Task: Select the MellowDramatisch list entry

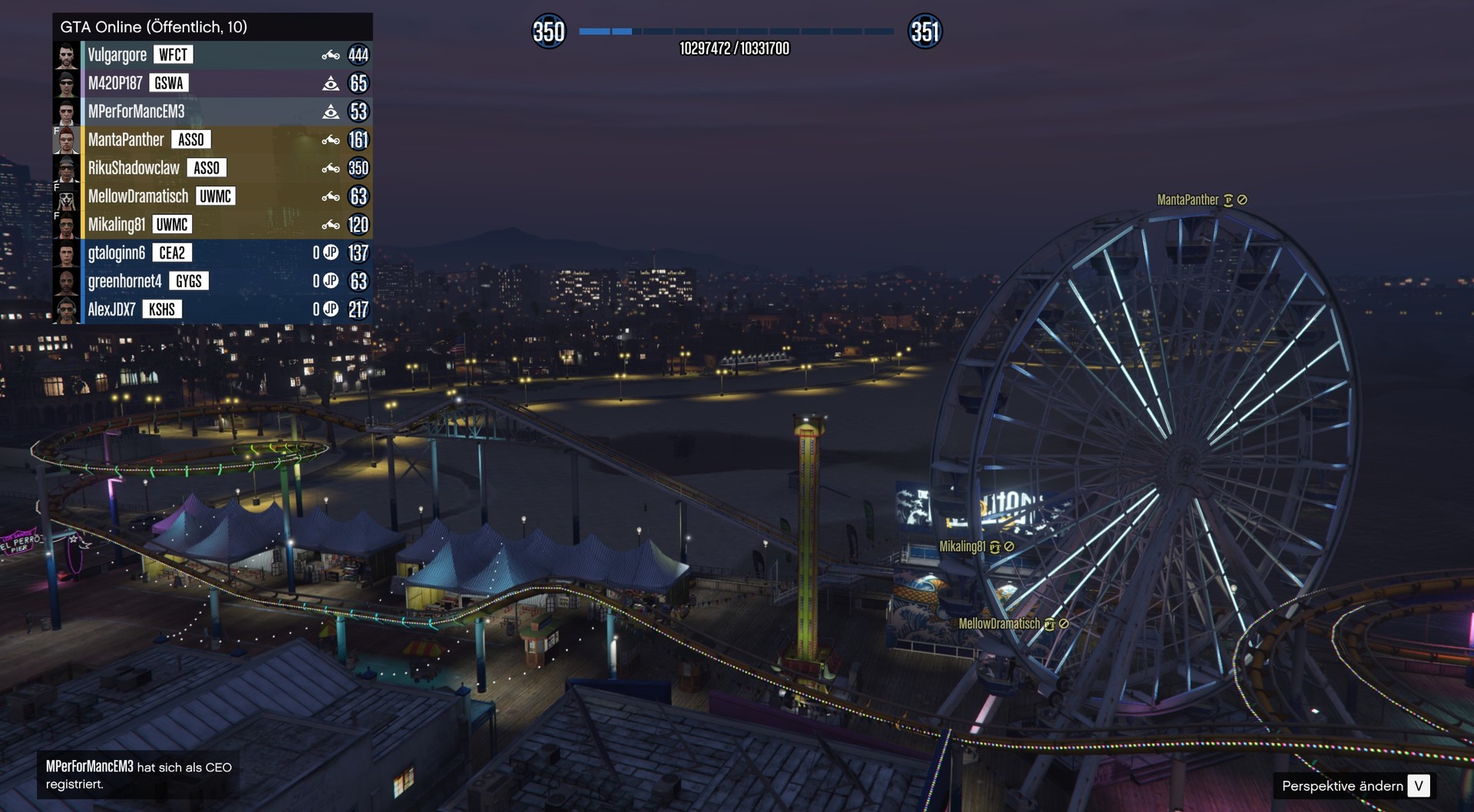Action: tap(138, 196)
